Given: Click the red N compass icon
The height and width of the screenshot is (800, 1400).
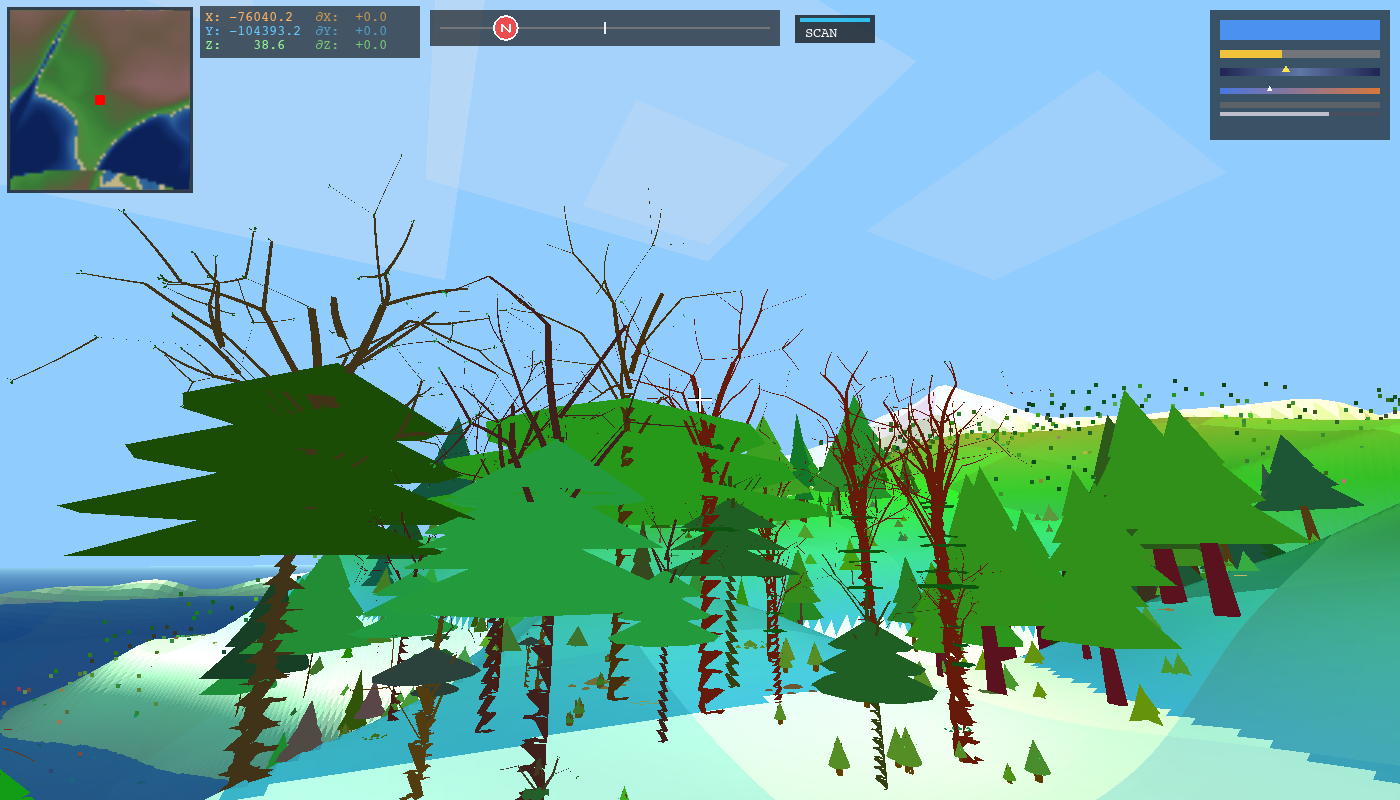Looking at the screenshot, I should (507, 27).
